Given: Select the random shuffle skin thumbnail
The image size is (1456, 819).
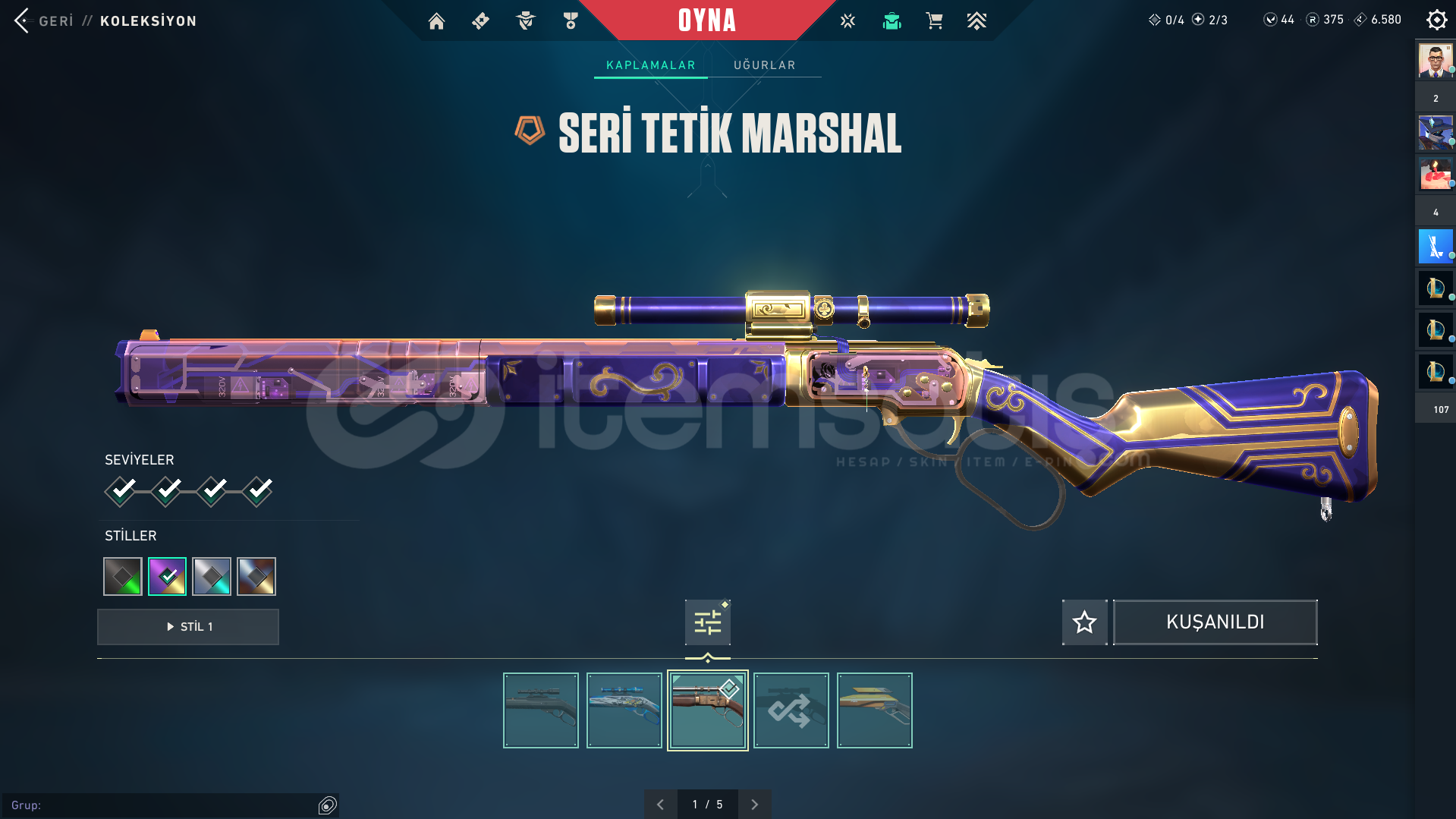Looking at the screenshot, I should coord(791,710).
